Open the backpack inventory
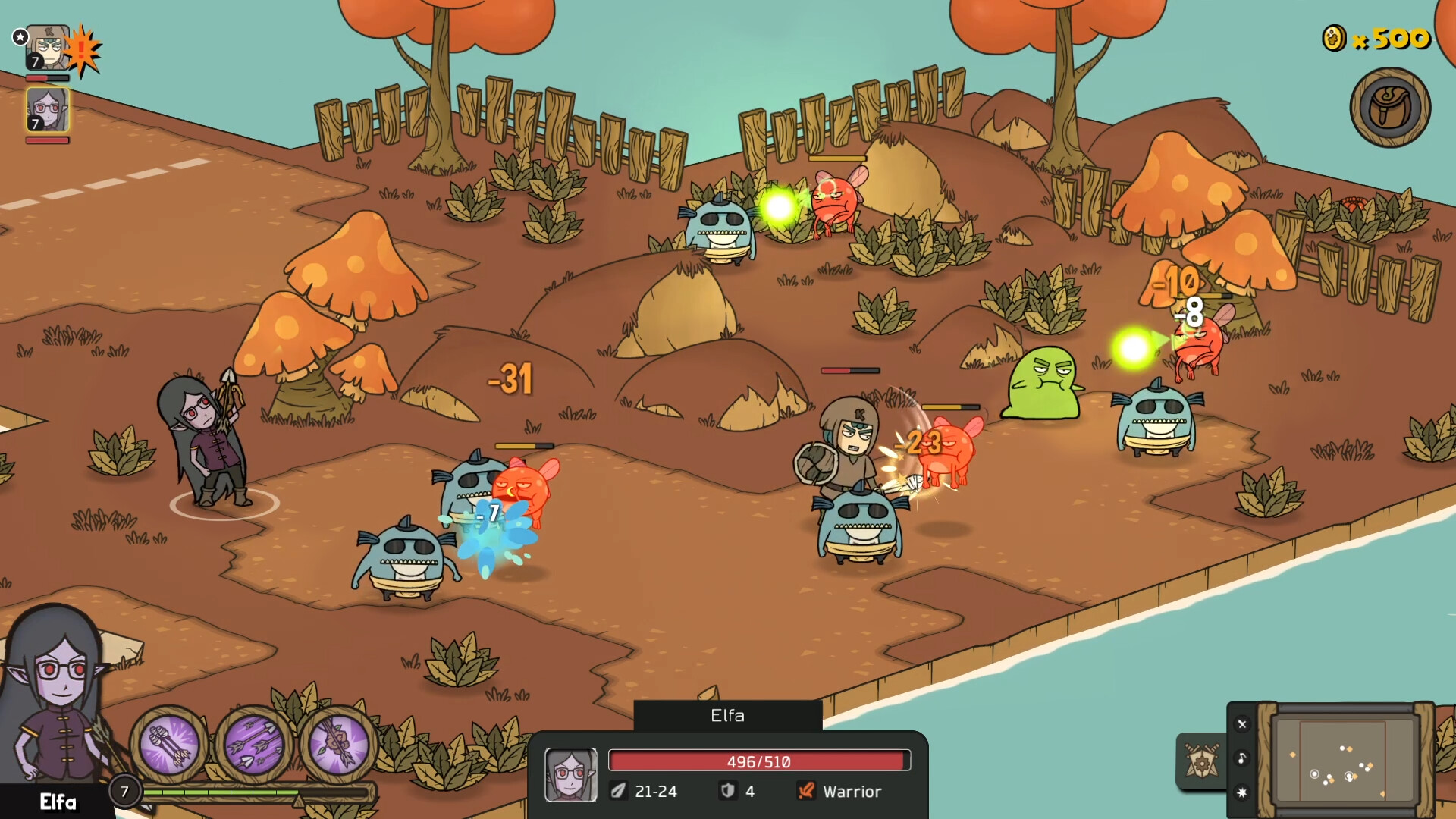The height and width of the screenshot is (819, 1456). coord(1390,106)
